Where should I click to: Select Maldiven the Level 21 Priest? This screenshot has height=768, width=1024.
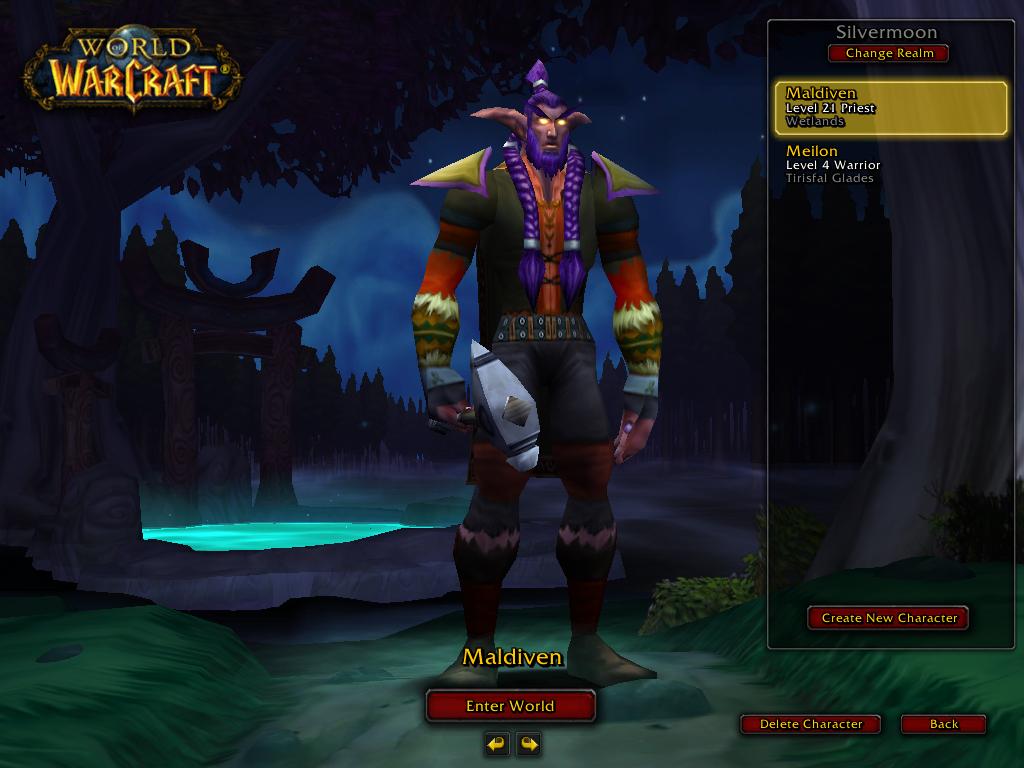coord(890,108)
